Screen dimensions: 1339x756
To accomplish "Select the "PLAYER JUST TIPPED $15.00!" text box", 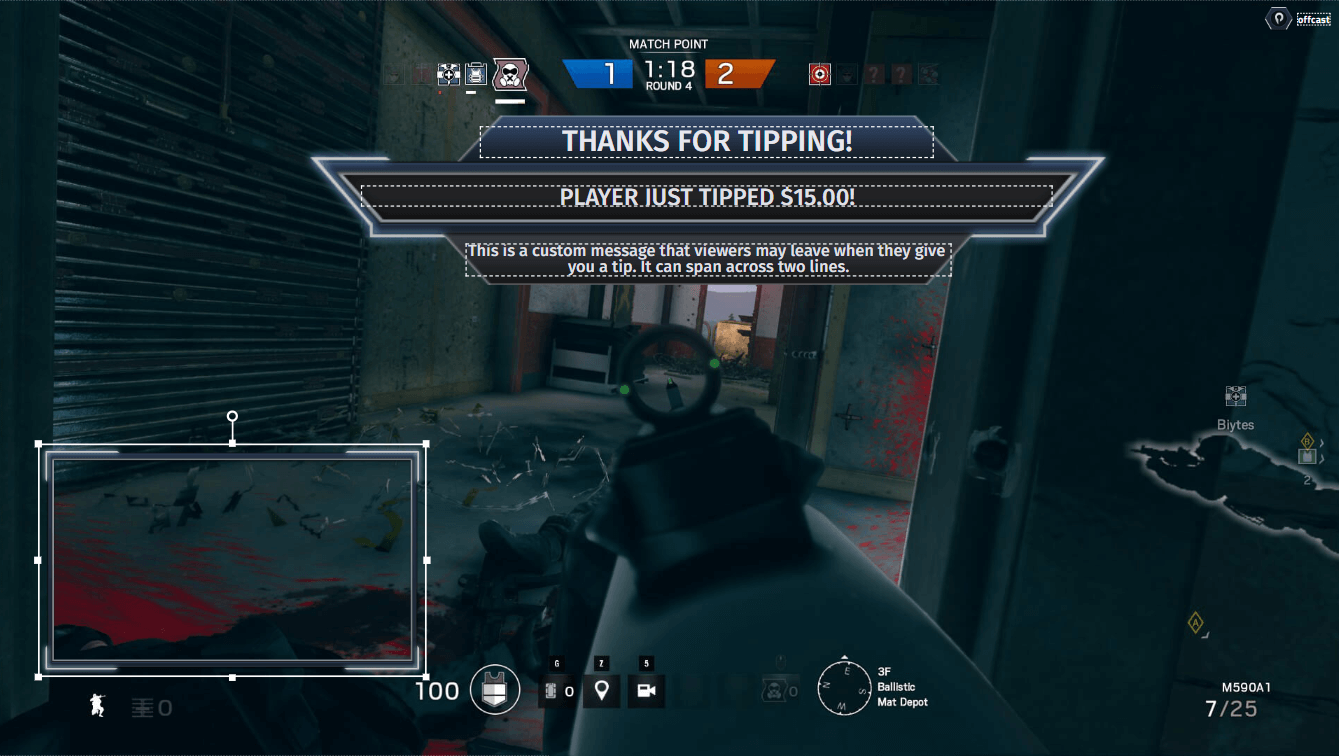I will tap(706, 196).
